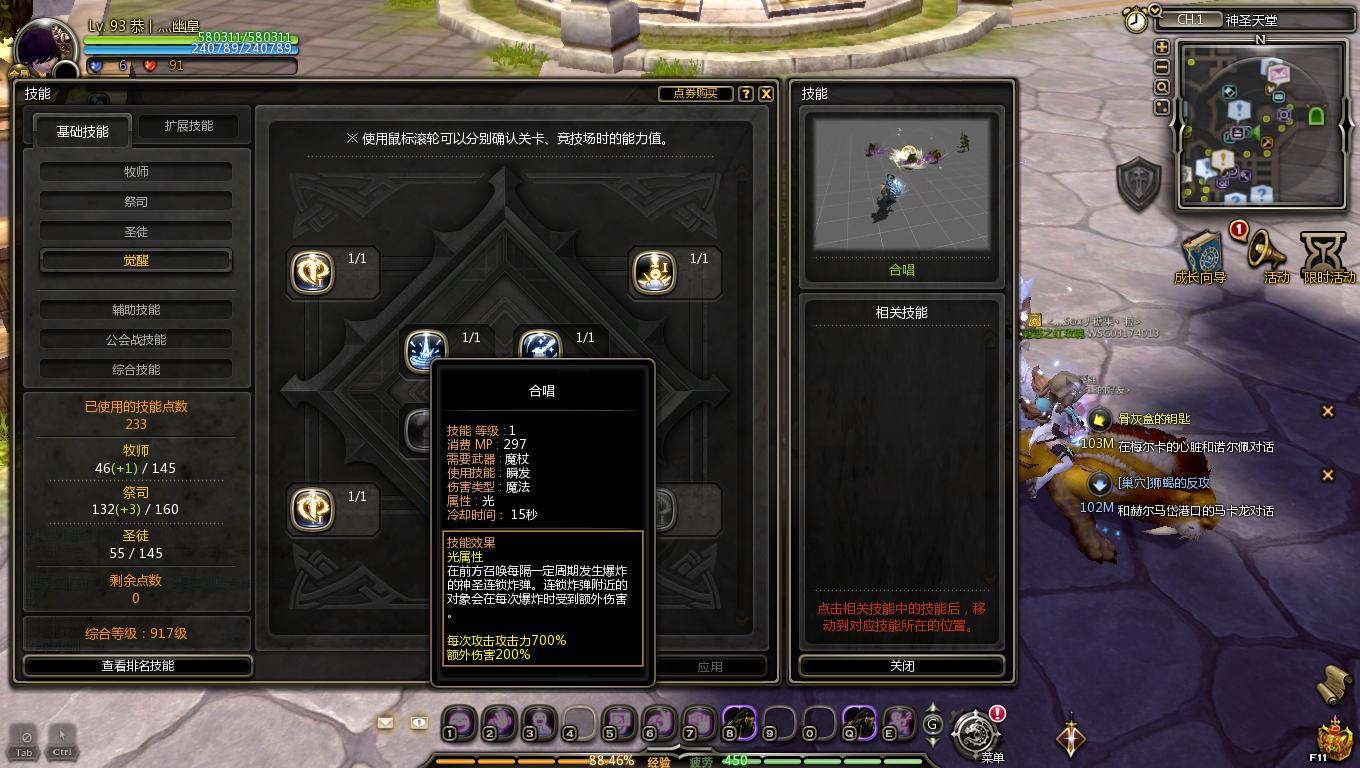Zoom in the minimap with the plus icon
Viewport: 1360px width, 768px height.
click(1161, 47)
